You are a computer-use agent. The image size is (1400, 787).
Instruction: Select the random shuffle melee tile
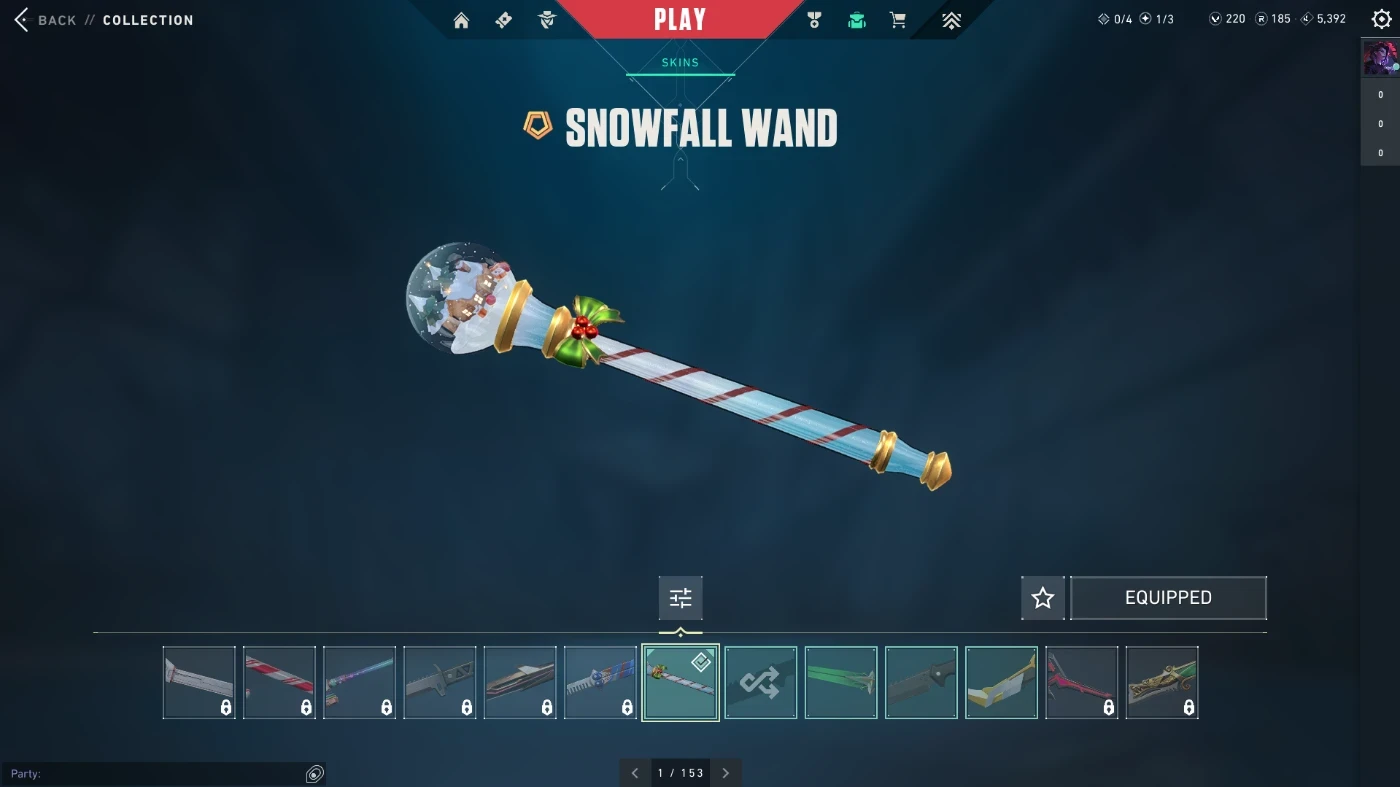(761, 683)
